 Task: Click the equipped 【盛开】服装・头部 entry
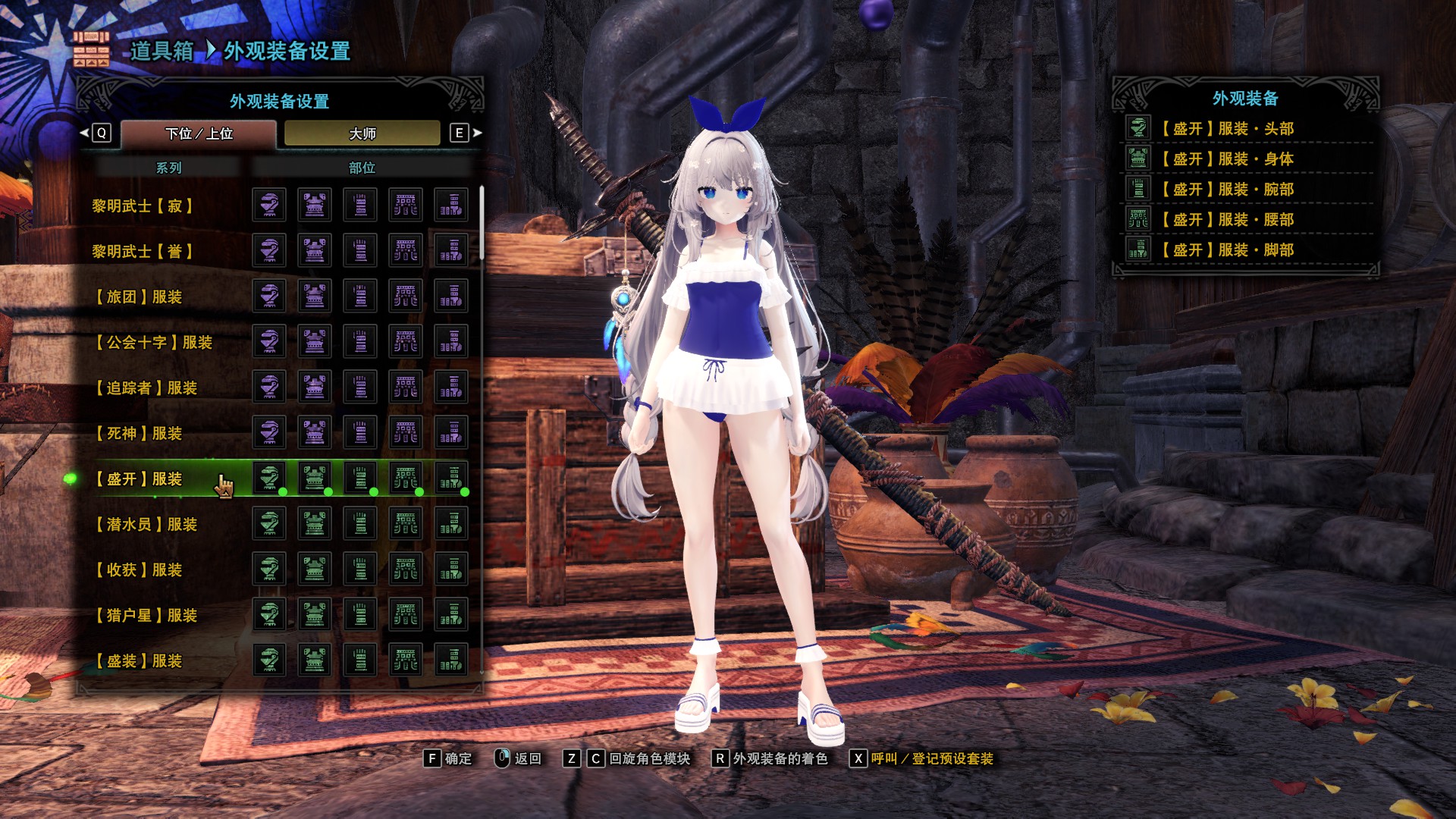1226,129
